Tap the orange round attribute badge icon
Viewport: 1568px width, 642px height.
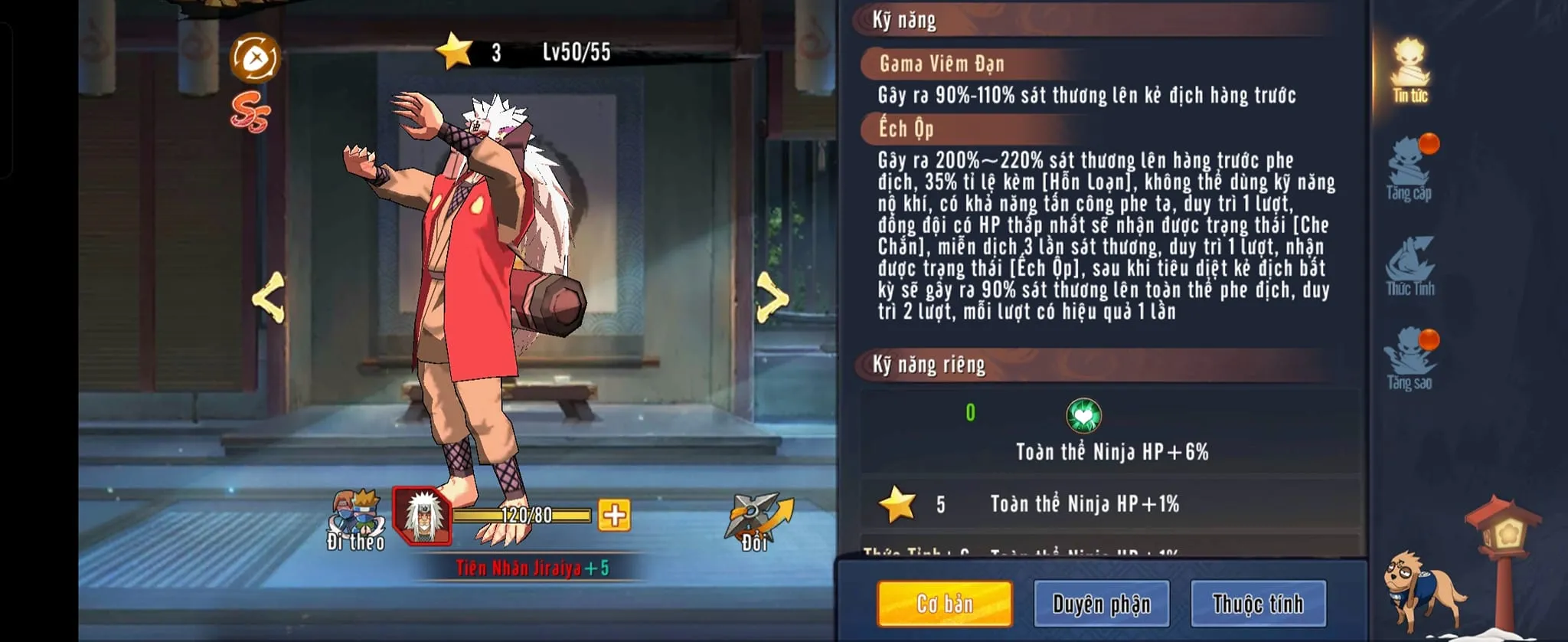tap(256, 57)
